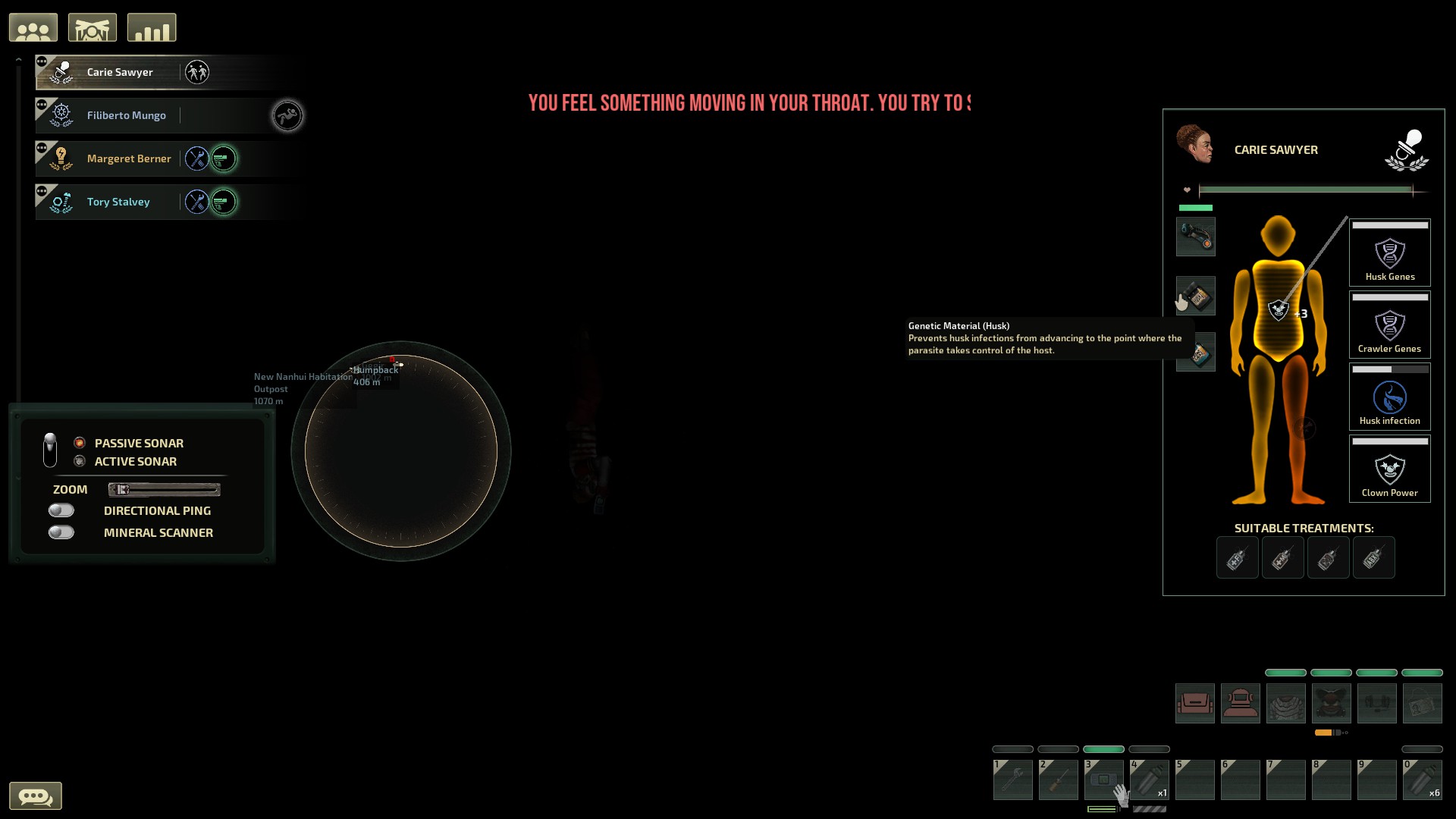The image size is (1456, 819).
Task: Select the Crawler Genes treatment option
Action: point(1390,325)
